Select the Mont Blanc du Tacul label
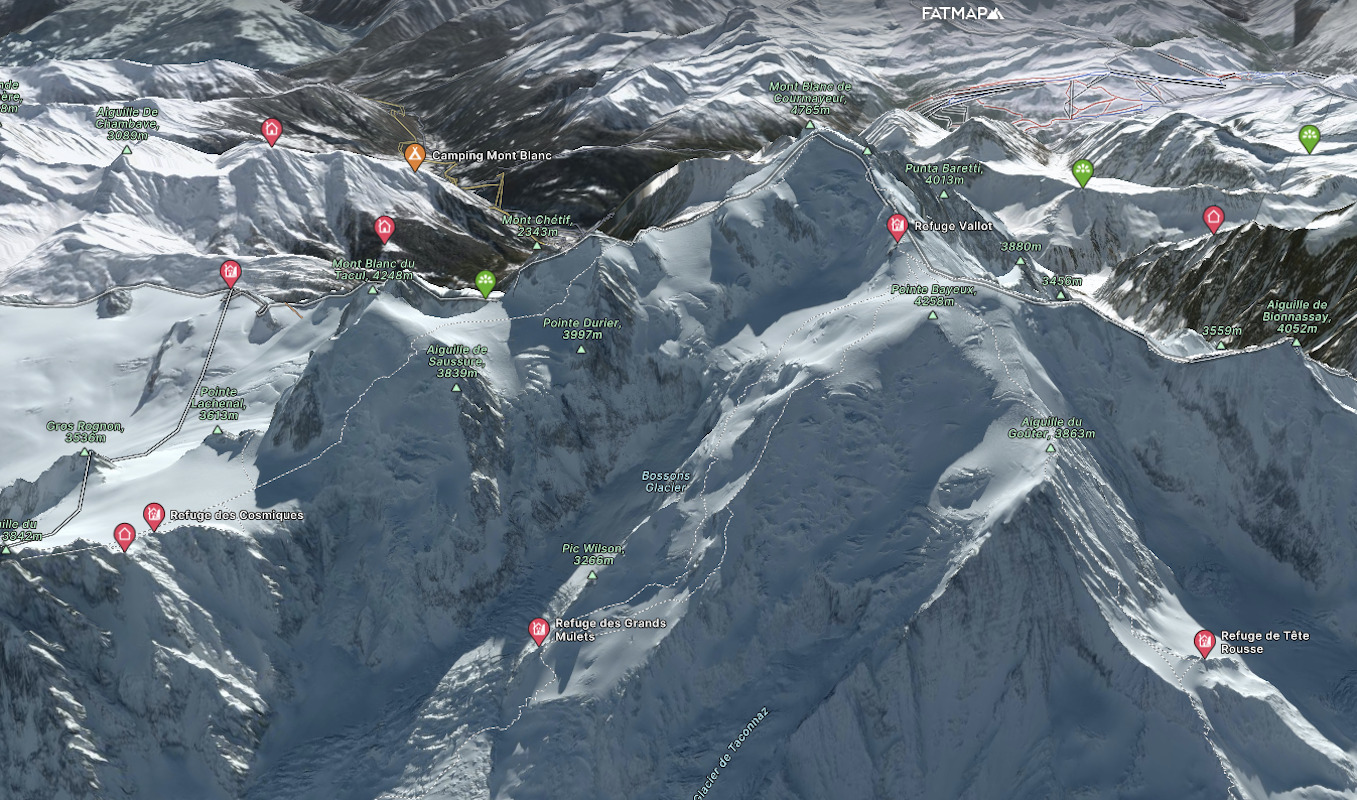 pyautogui.click(x=373, y=269)
